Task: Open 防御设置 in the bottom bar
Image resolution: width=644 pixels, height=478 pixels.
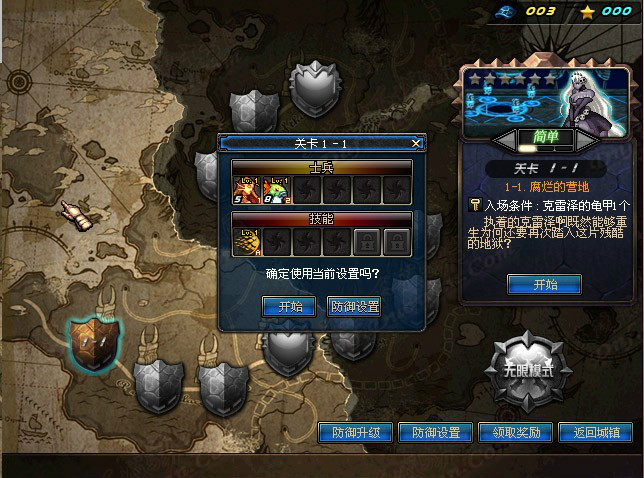Action: (435, 433)
